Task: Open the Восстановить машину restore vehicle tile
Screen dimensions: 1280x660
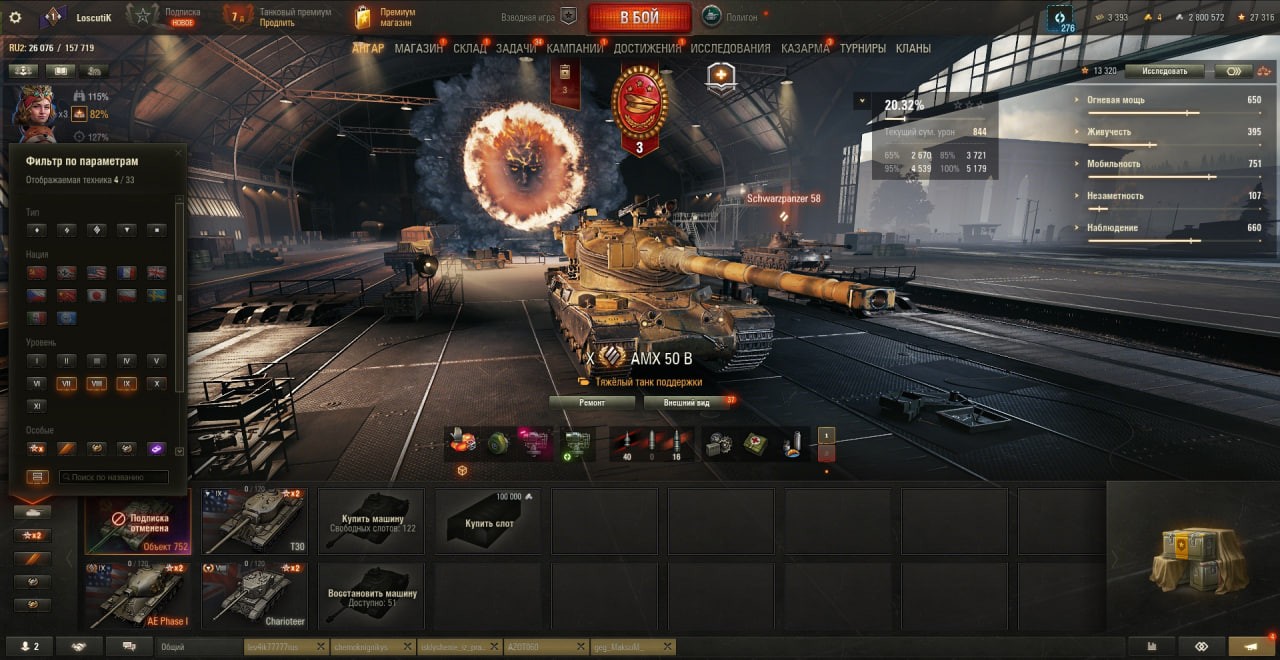Action: [370, 594]
